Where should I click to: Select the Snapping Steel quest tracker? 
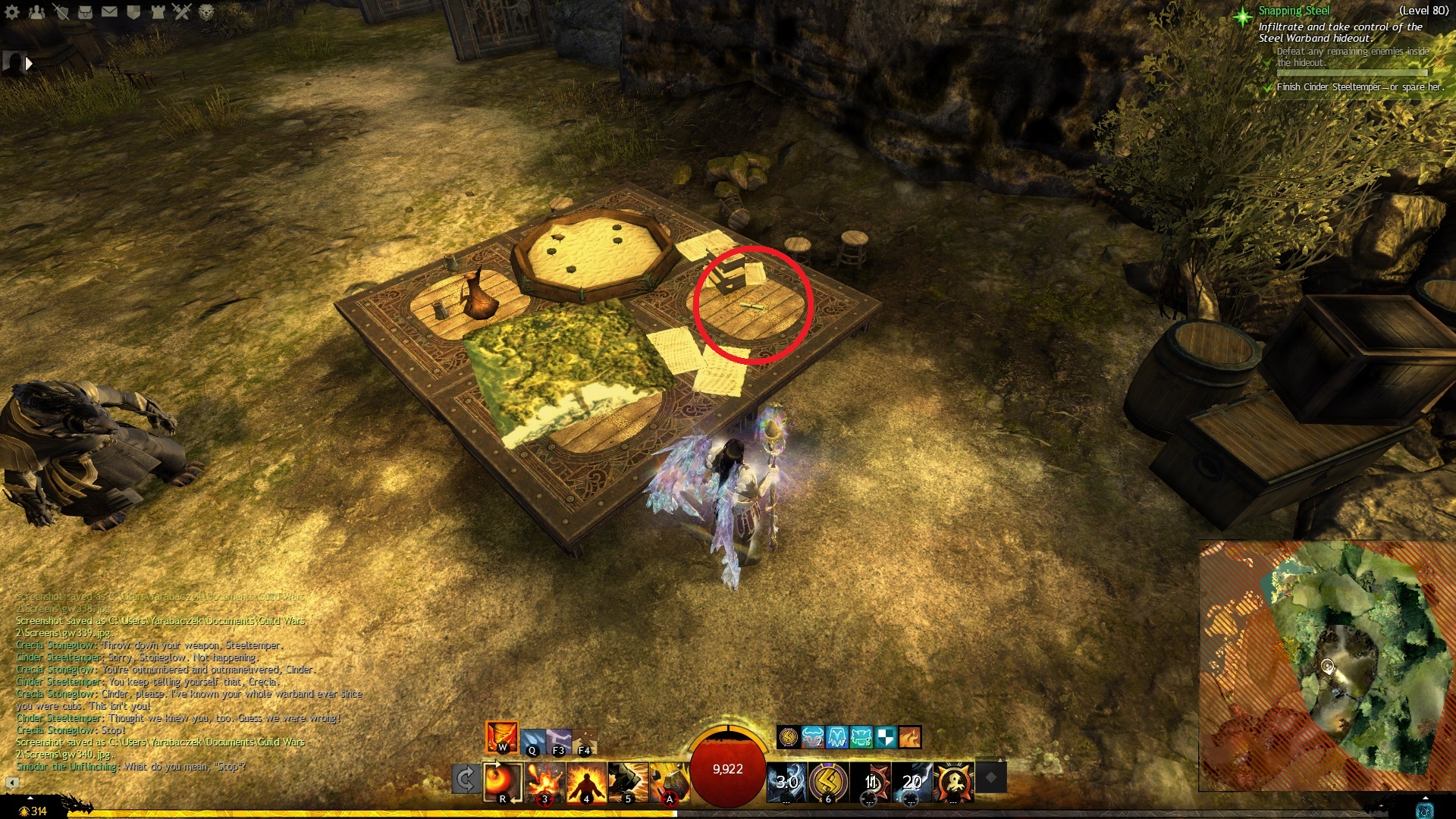click(x=1293, y=11)
